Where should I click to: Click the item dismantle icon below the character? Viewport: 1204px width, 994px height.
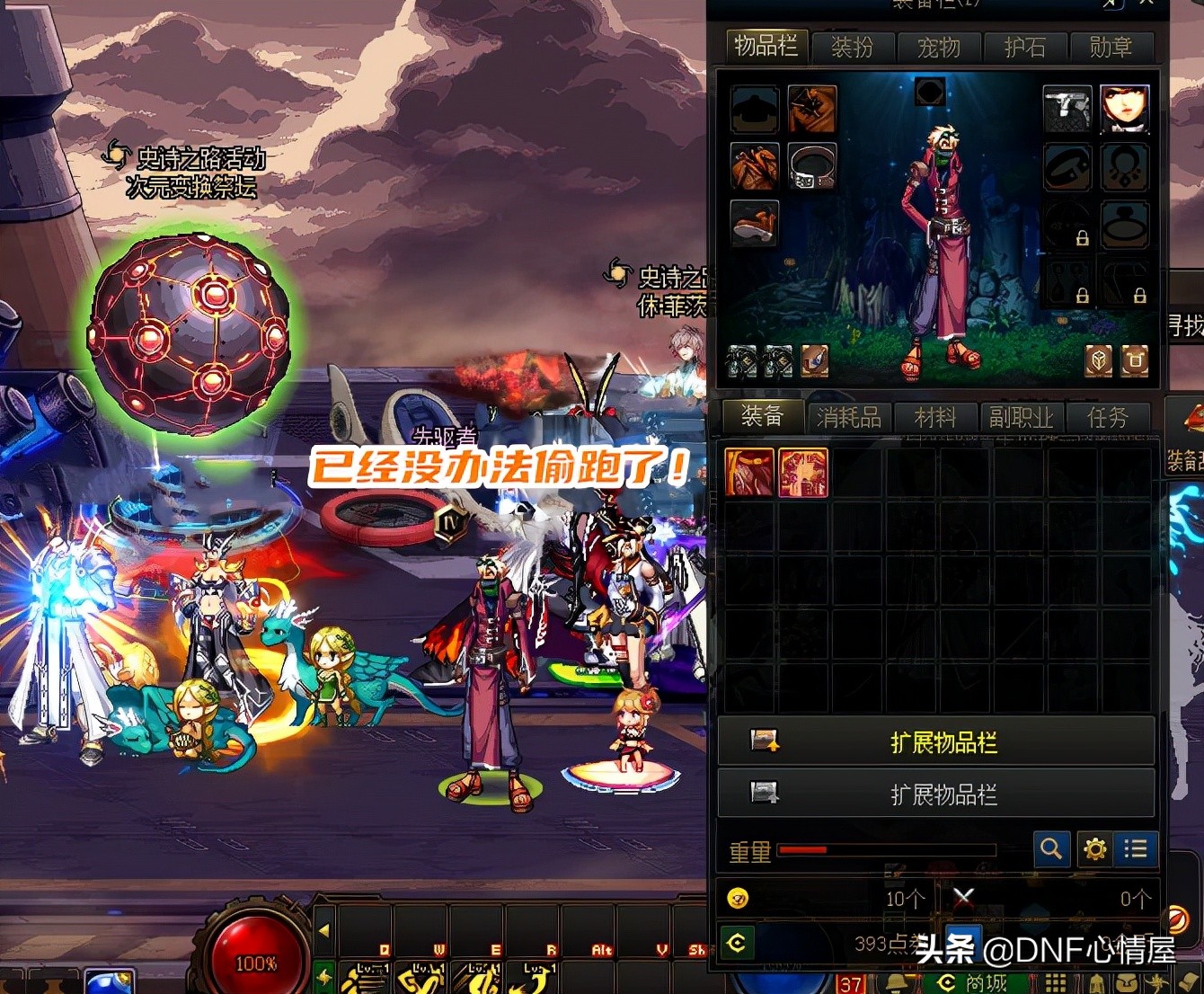(1098, 359)
